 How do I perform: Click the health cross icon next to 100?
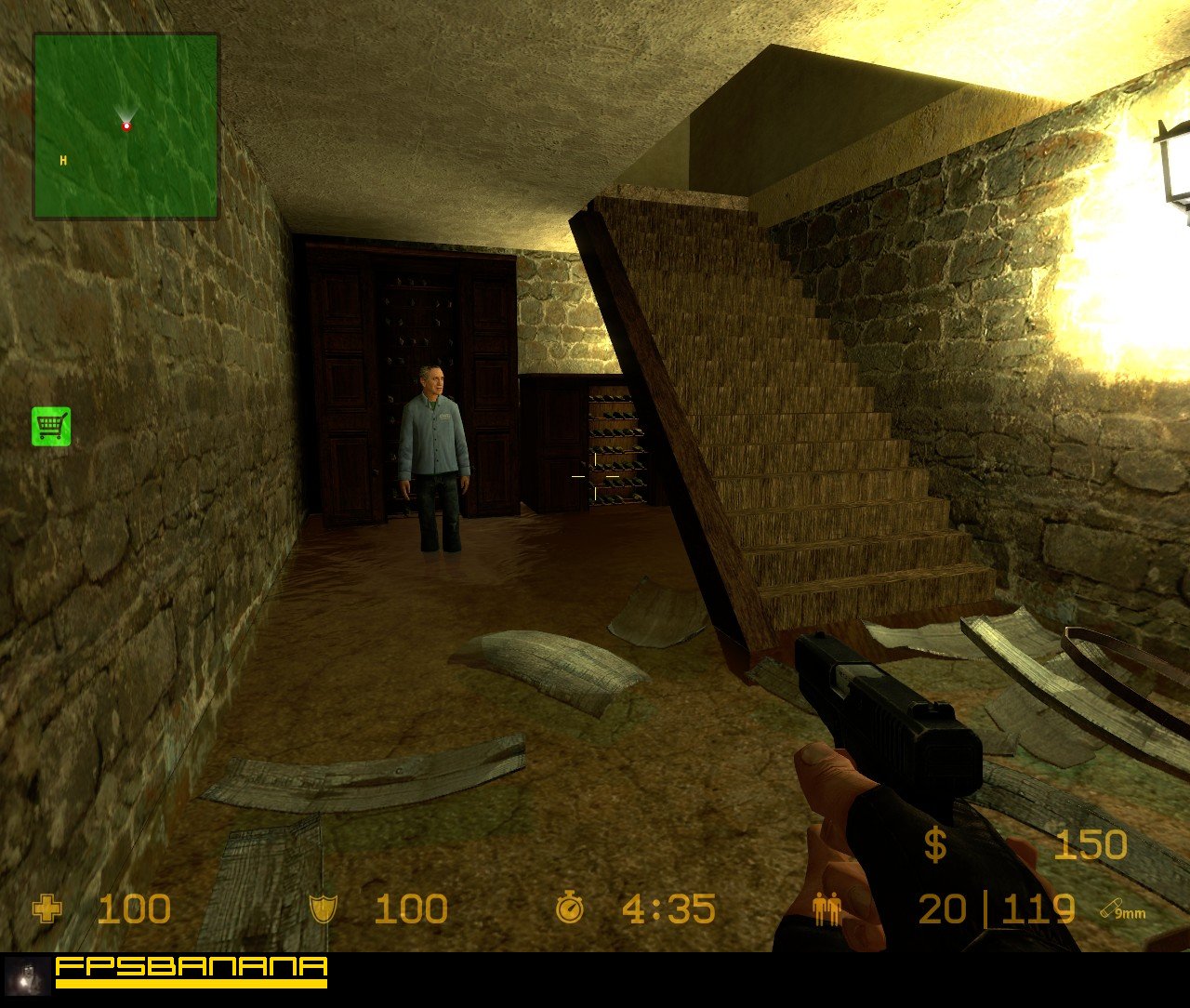point(47,909)
